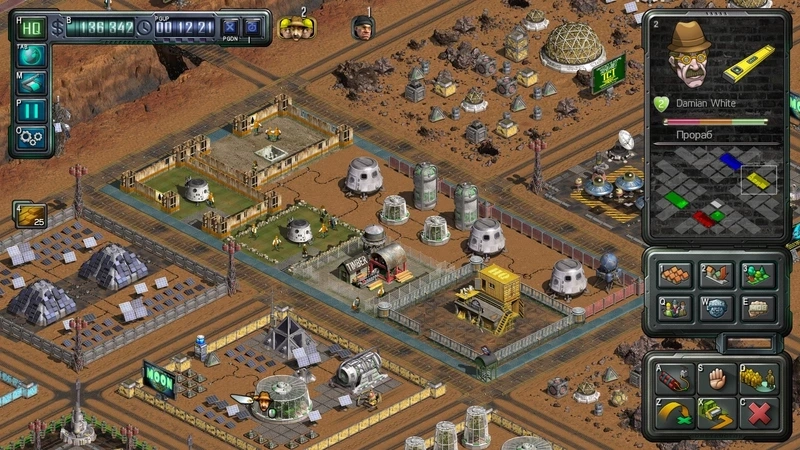The image size is (800, 450).
Task: Click the blue X speed button
Action: pyautogui.click(x=231, y=27)
